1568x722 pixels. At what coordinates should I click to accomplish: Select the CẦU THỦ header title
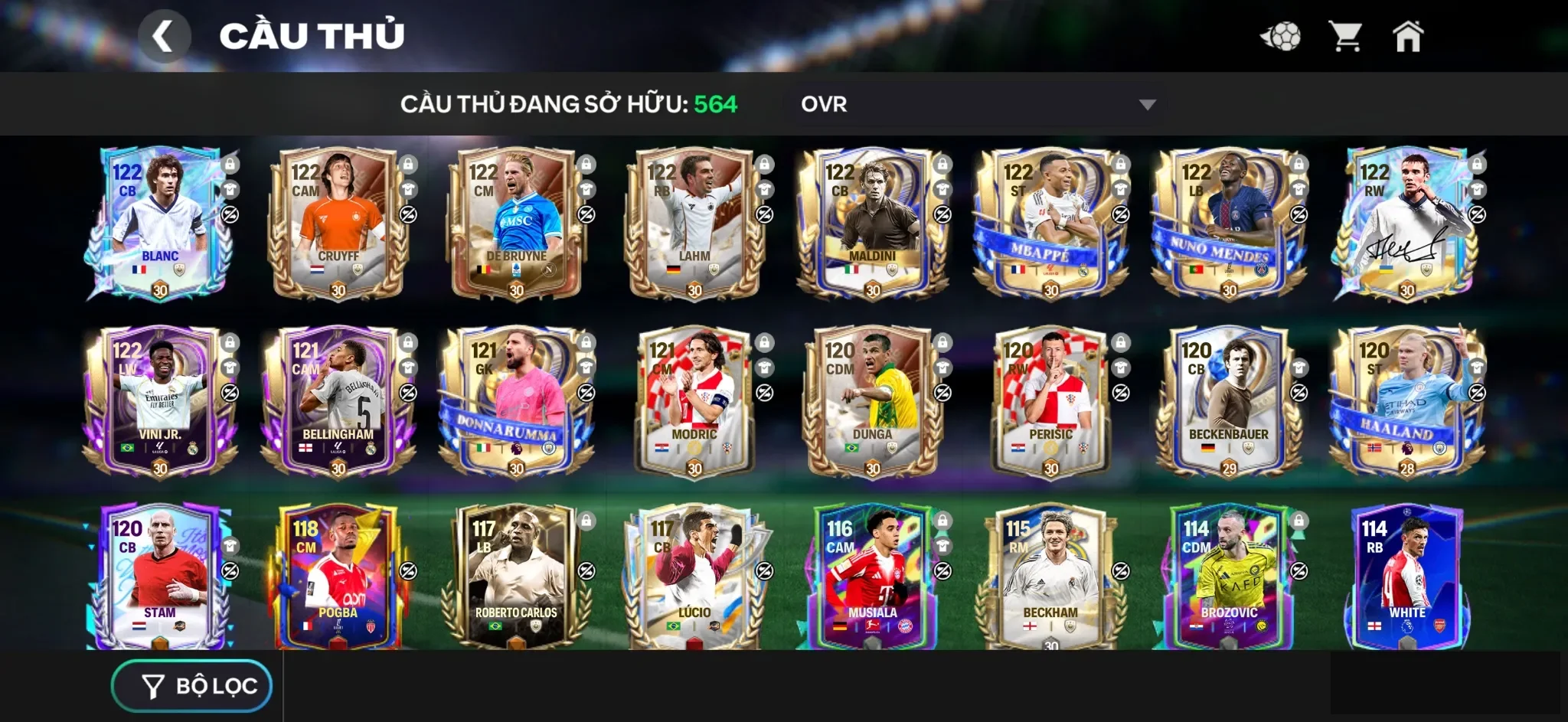310,34
